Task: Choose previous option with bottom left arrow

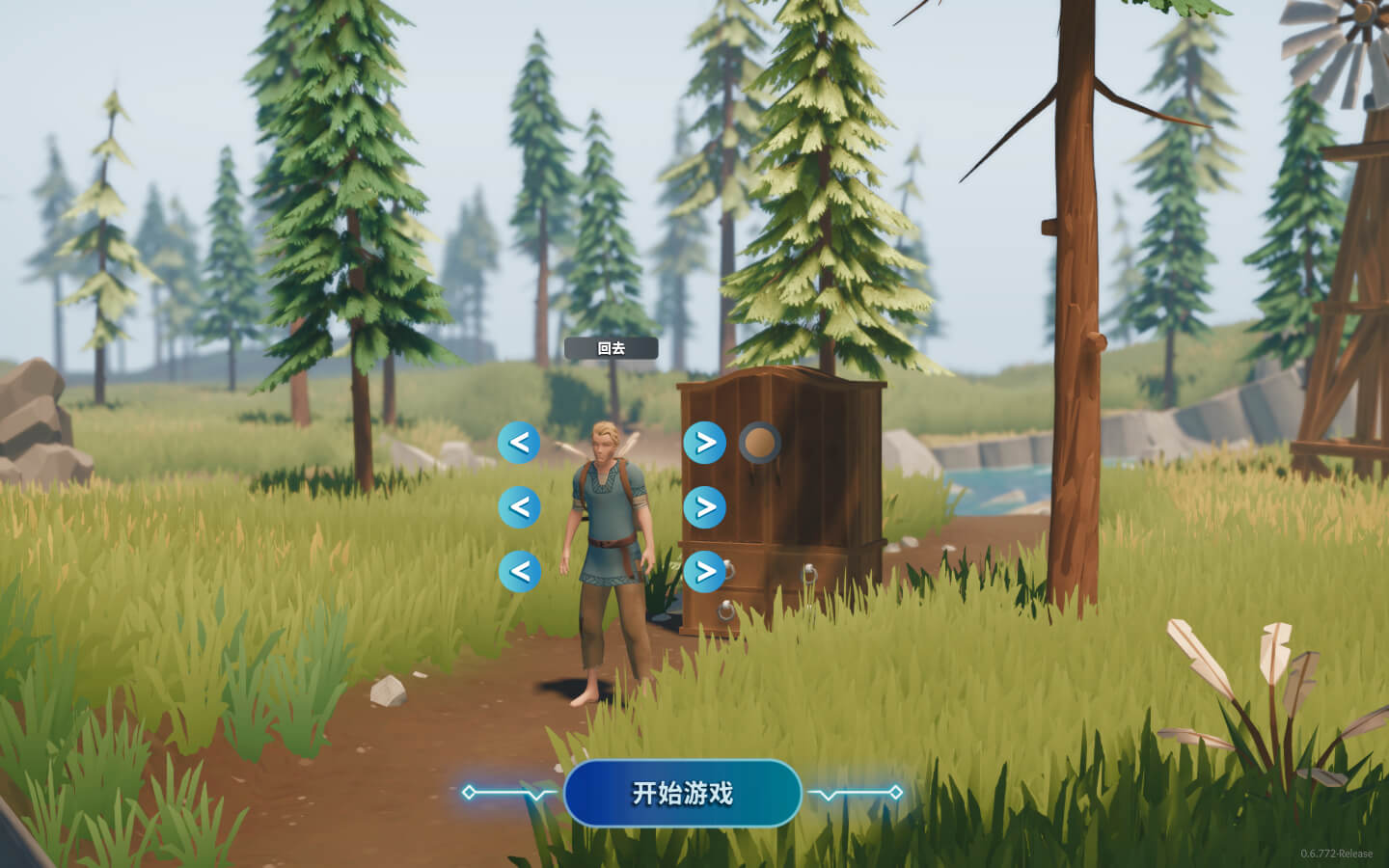Action: [x=519, y=571]
